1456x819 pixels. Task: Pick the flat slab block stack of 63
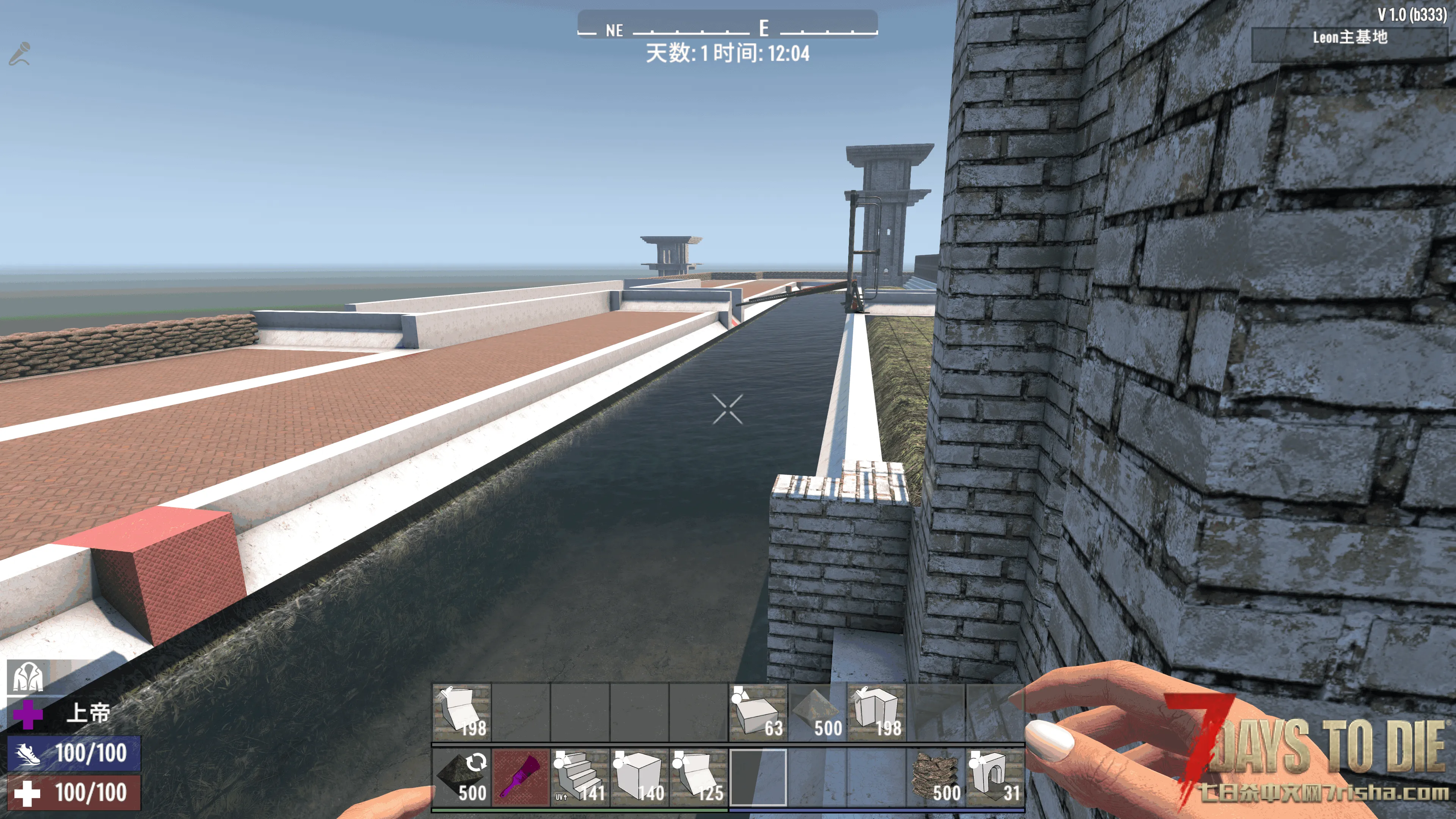[758, 712]
